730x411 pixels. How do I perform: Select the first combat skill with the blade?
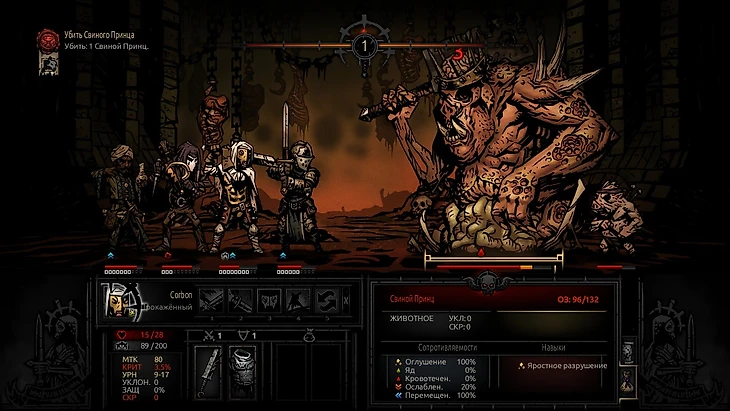pos(211,299)
